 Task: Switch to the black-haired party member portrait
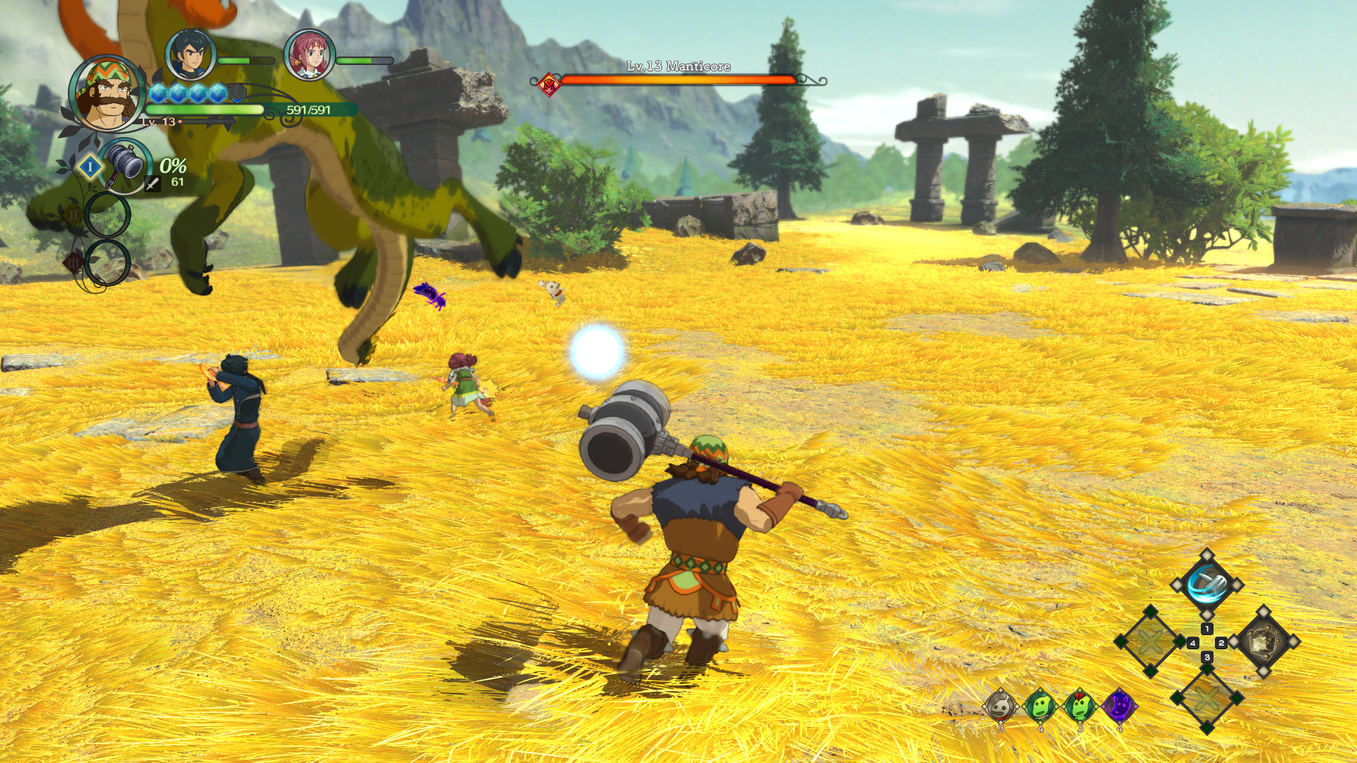[190, 54]
